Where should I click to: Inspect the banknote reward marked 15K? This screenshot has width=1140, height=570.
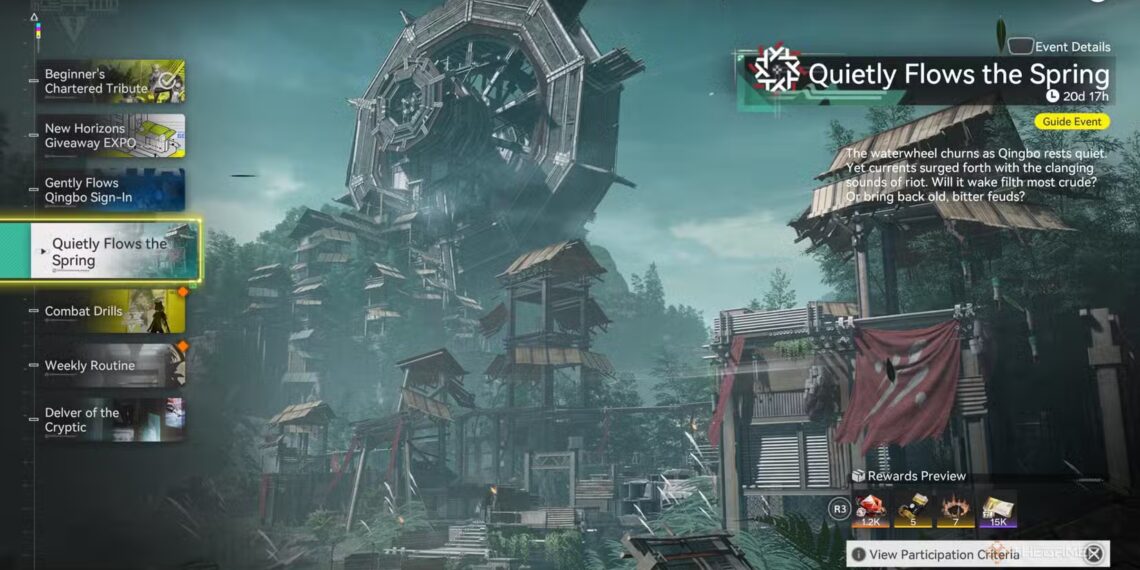tap(998, 510)
